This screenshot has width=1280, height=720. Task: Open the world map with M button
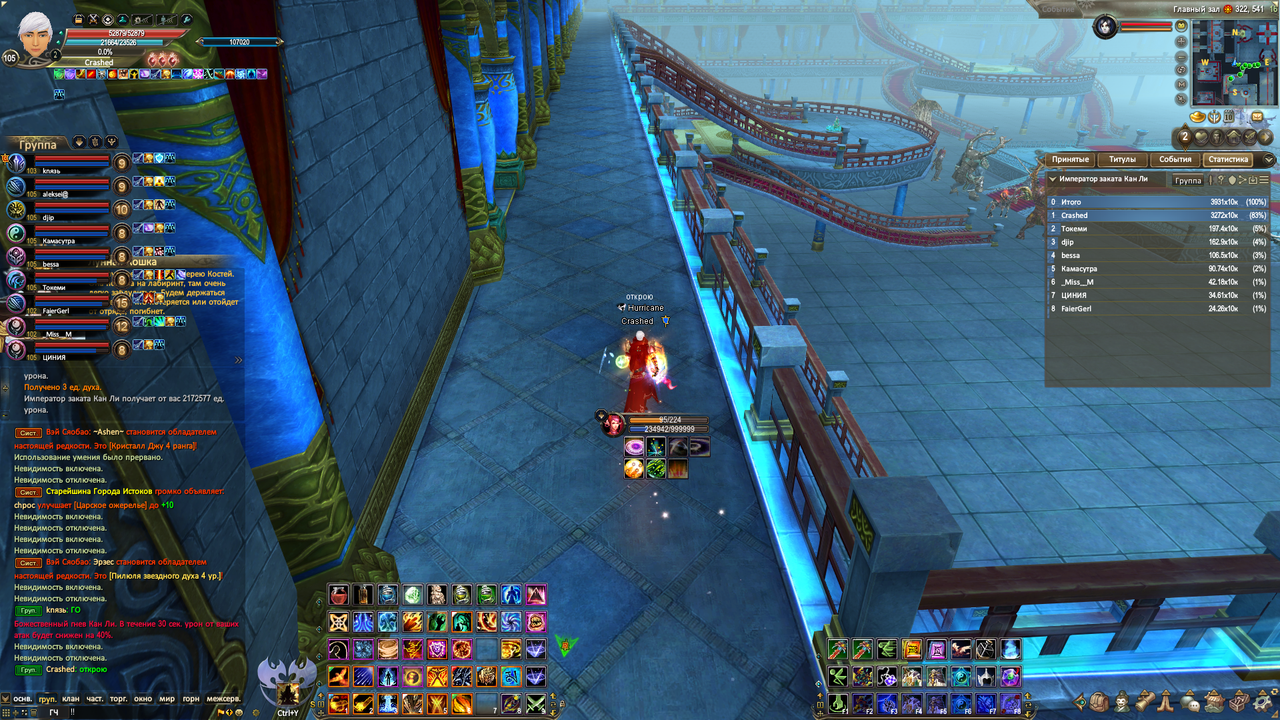[1182, 84]
